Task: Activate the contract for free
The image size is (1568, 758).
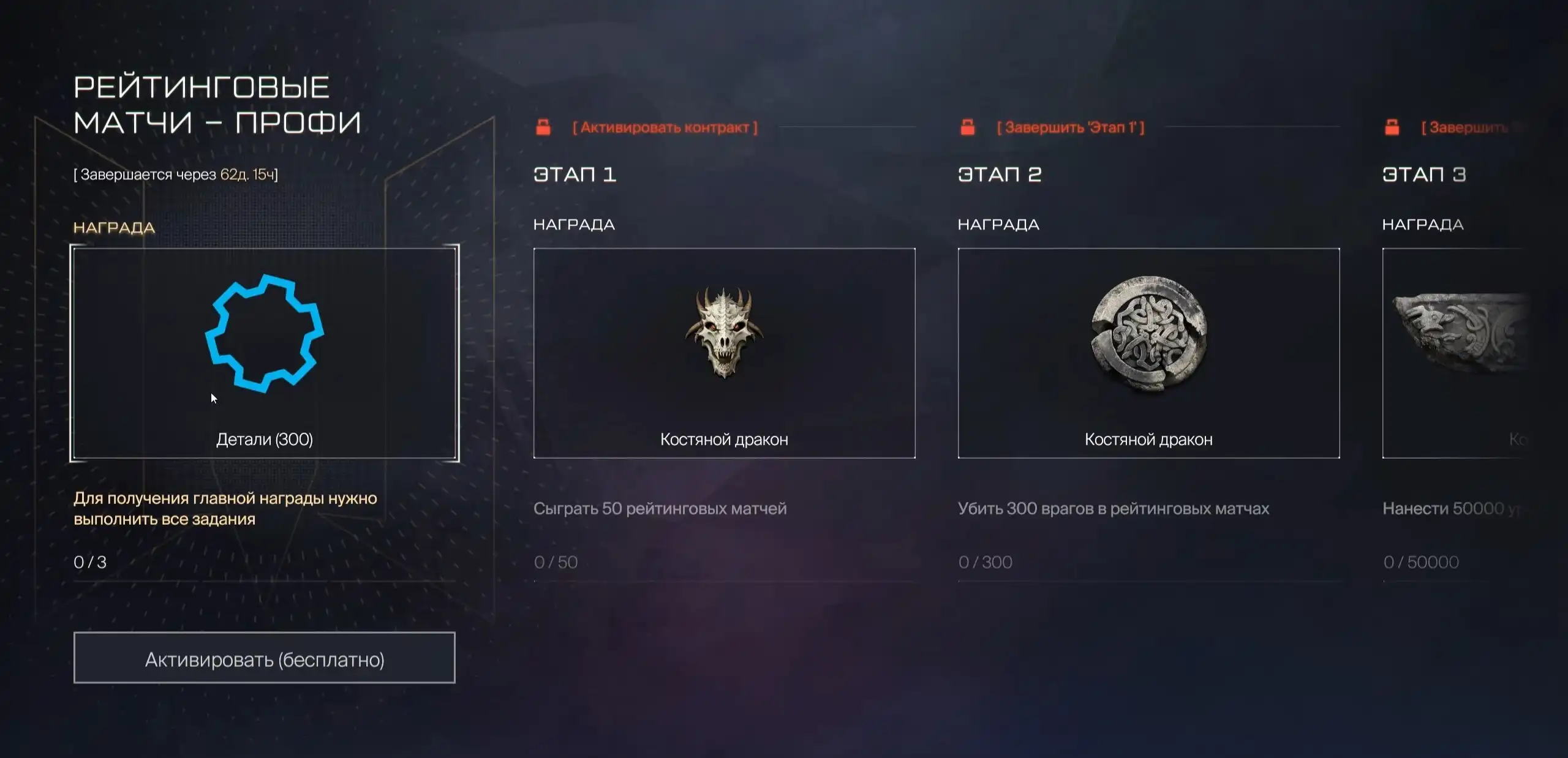Action: 264,658
